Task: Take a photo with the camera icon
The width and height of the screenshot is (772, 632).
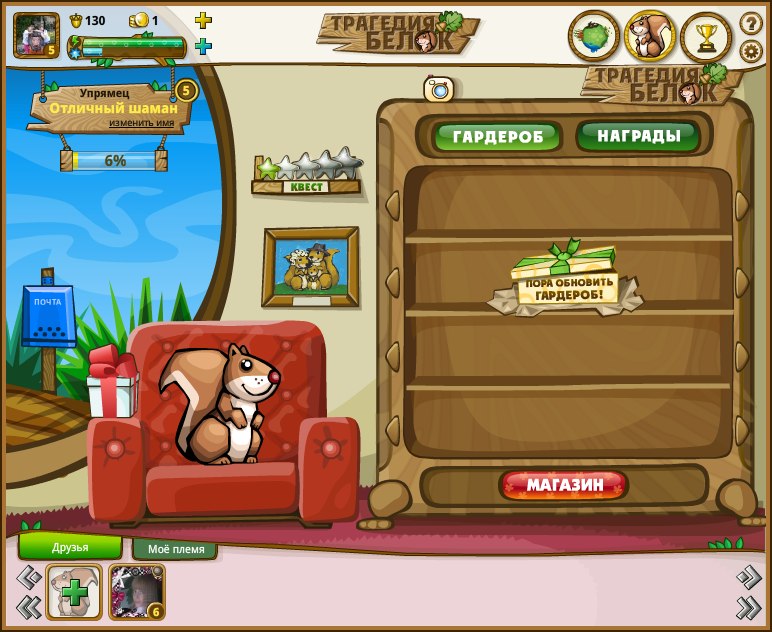Action: click(x=439, y=89)
